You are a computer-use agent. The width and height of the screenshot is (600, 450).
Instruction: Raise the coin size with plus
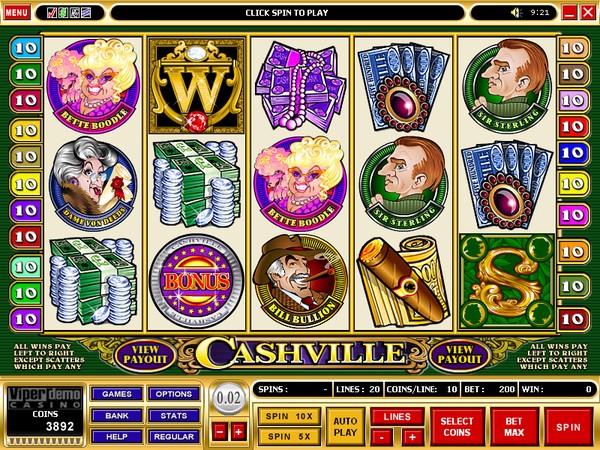[x=238, y=432]
